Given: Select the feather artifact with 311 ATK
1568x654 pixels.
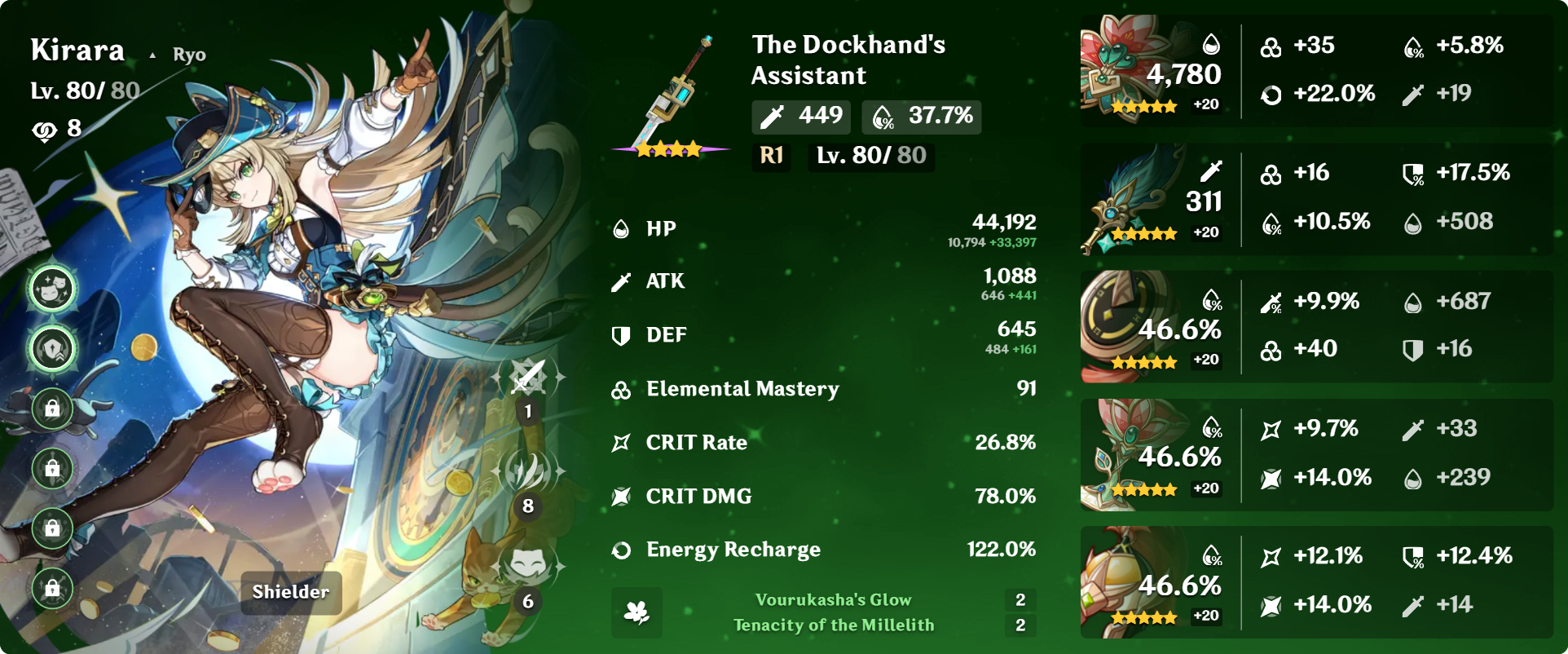Looking at the screenshot, I should pos(1129,200).
